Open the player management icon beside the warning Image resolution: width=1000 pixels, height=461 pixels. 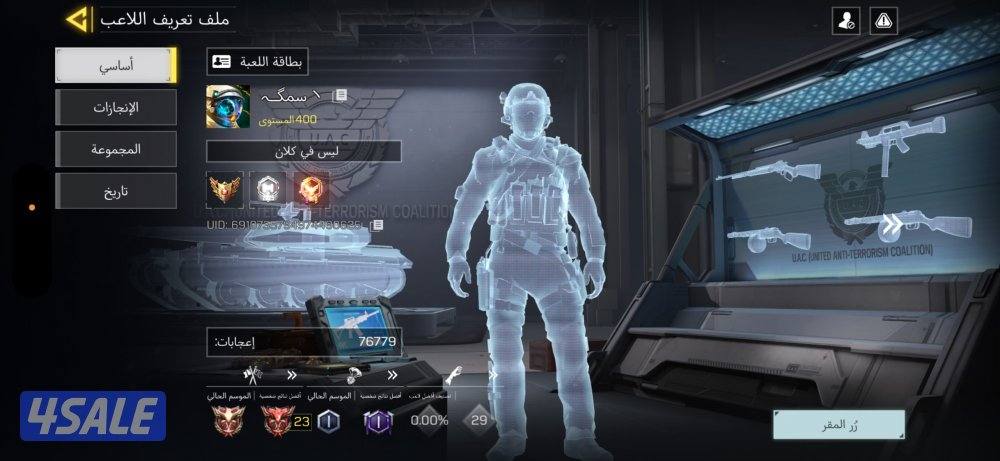click(845, 19)
